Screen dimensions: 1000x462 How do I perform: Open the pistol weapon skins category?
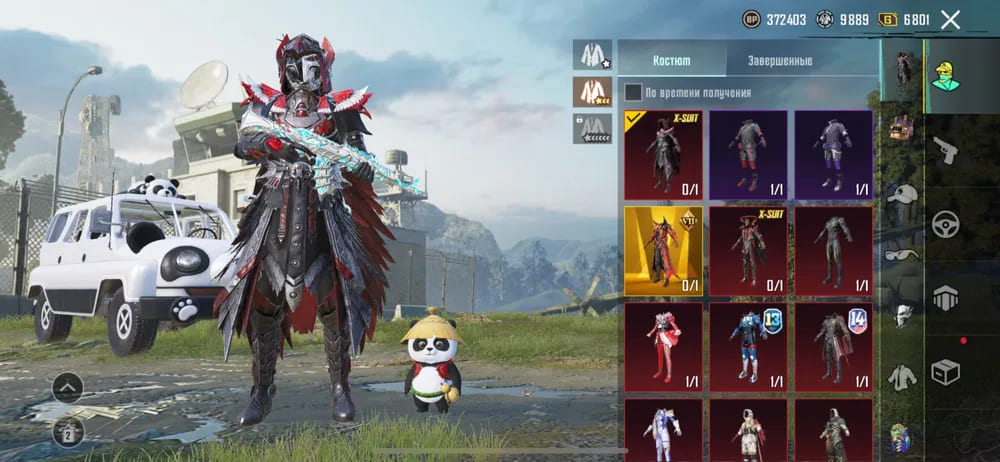click(945, 150)
